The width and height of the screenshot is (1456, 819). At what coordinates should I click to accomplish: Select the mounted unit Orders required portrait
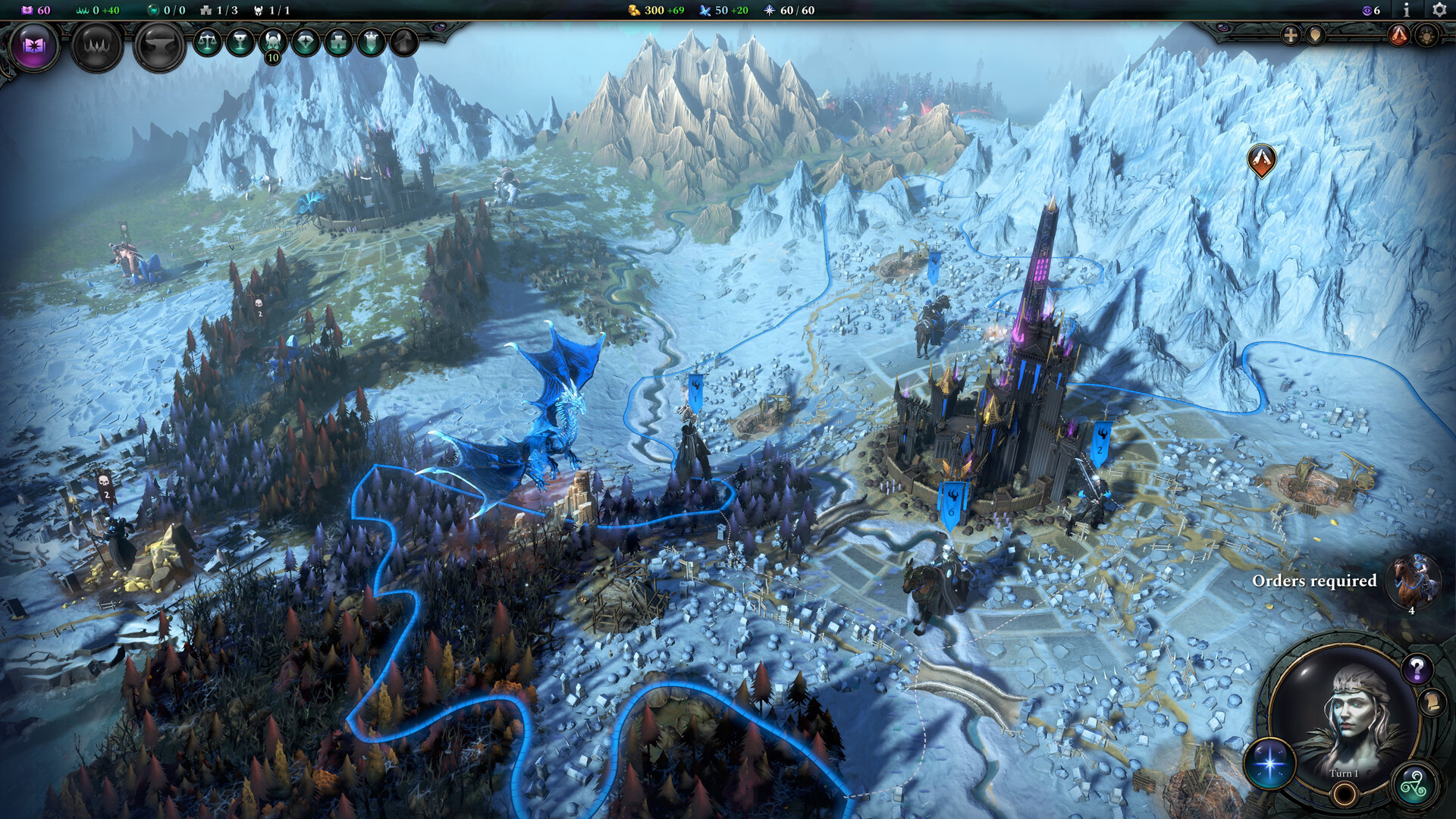pos(1414,581)
